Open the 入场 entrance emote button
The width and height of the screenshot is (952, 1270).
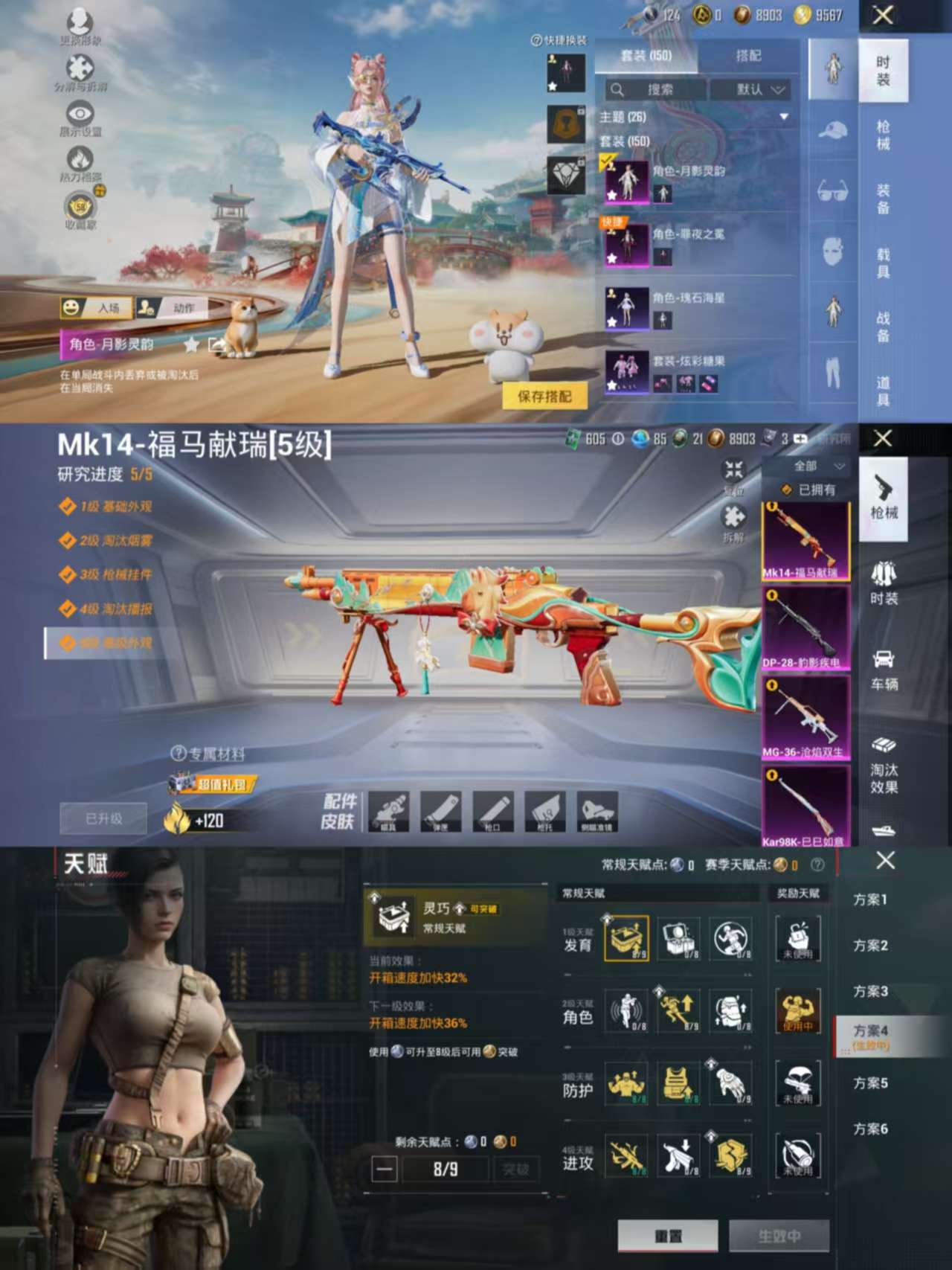[x=97, y=308]
